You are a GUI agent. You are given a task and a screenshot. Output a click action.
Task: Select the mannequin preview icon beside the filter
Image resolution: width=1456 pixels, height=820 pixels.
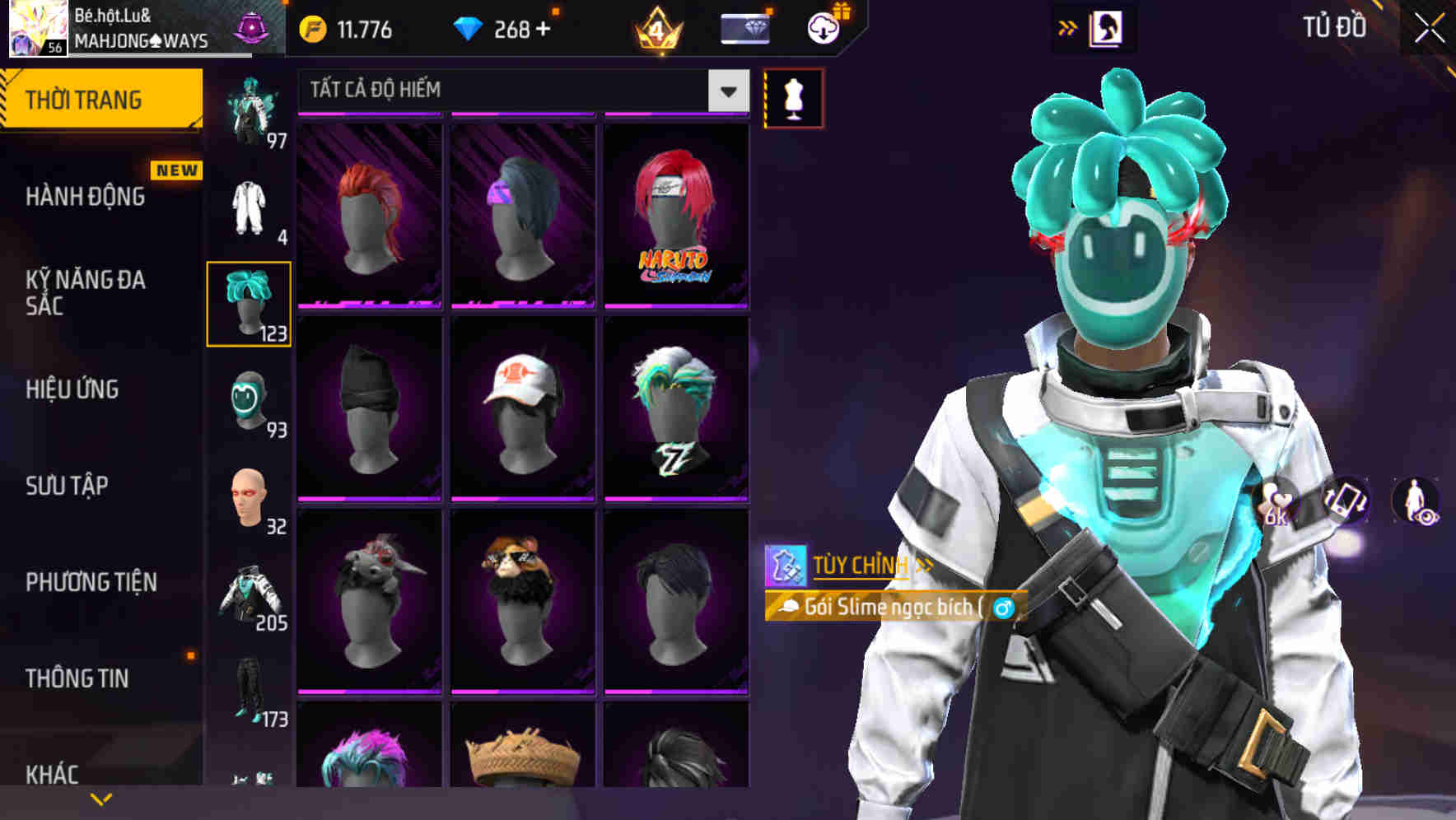point(793,96)
